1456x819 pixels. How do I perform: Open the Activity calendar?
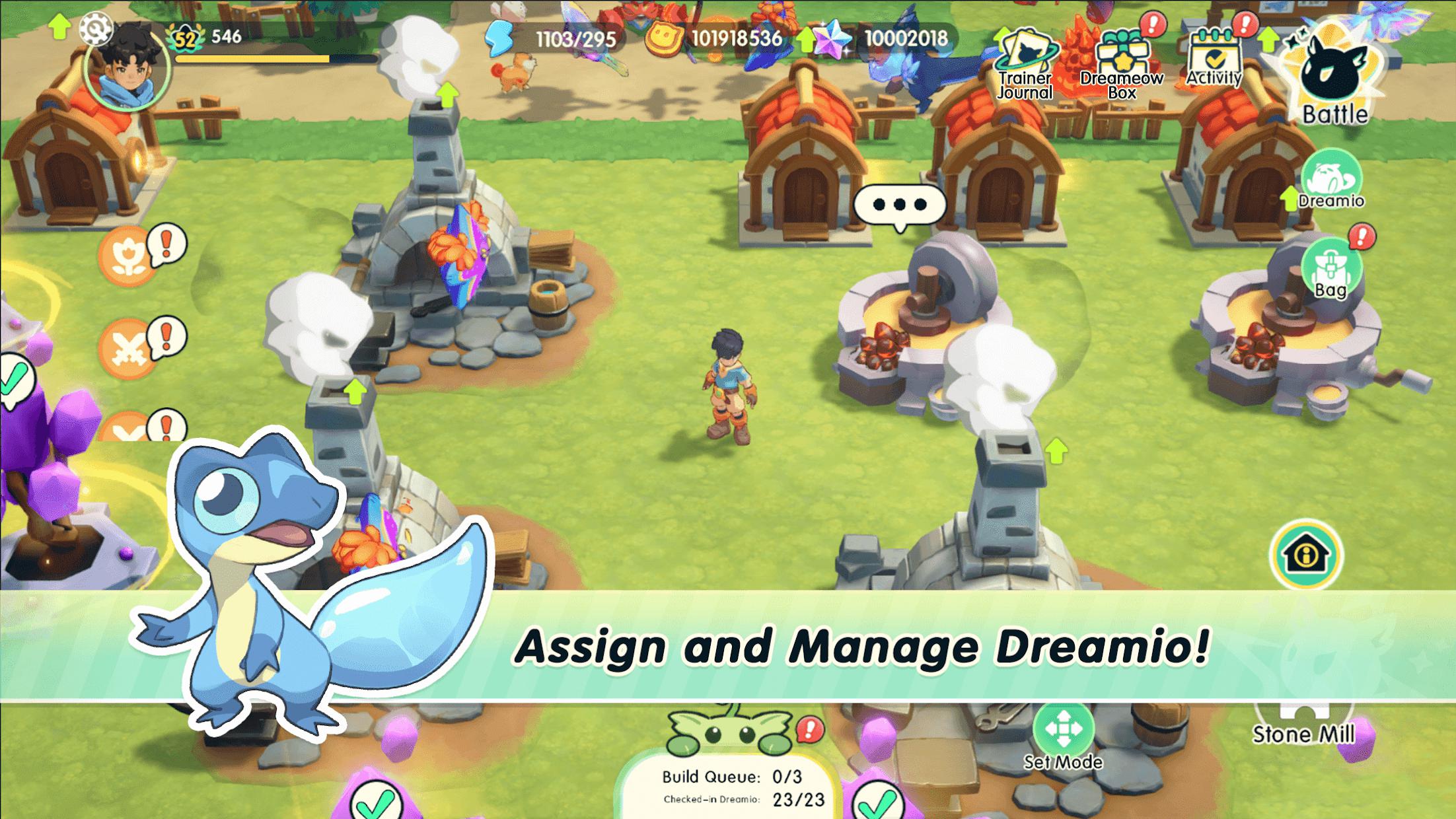click(x=1214, y=61)
